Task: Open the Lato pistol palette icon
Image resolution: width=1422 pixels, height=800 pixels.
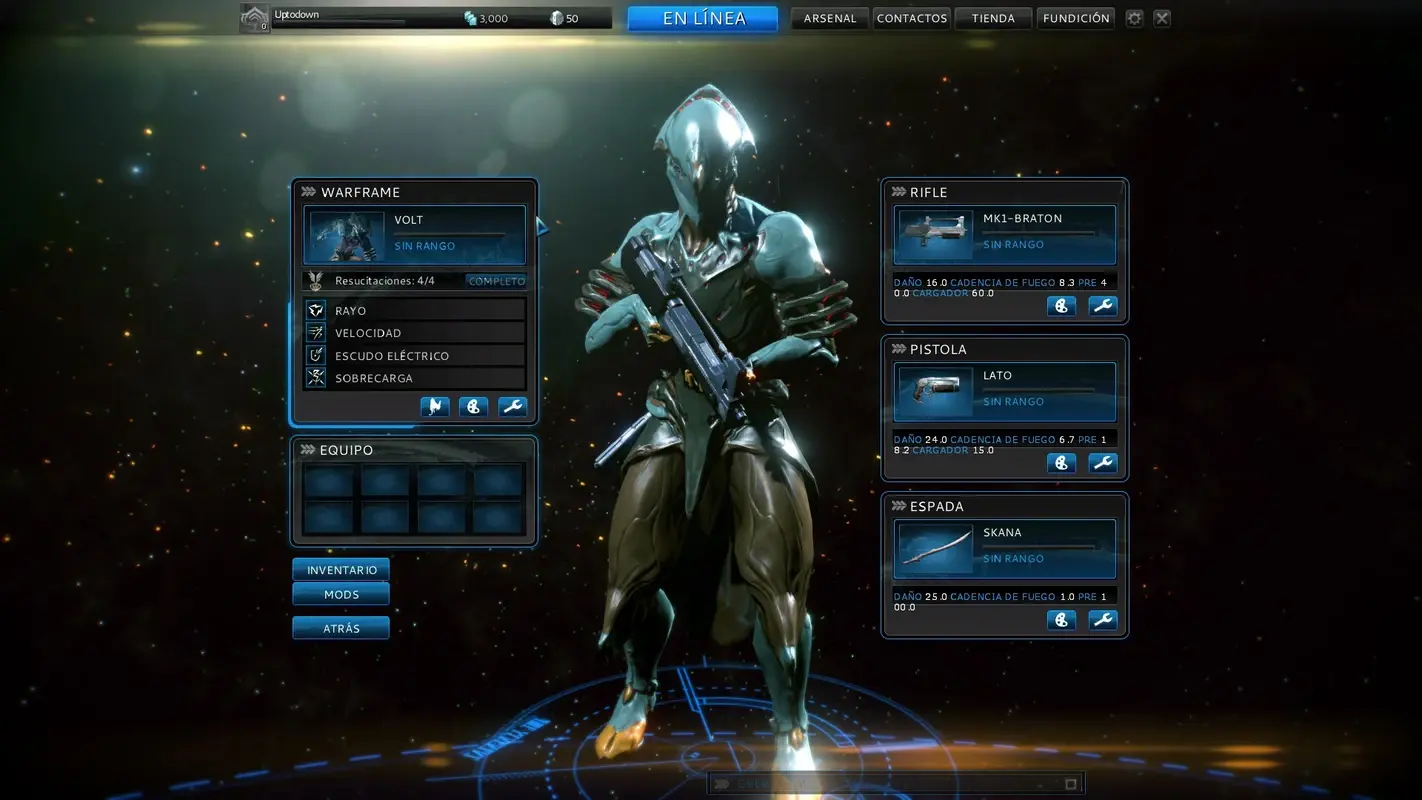Action: (x=1062, y=462)
